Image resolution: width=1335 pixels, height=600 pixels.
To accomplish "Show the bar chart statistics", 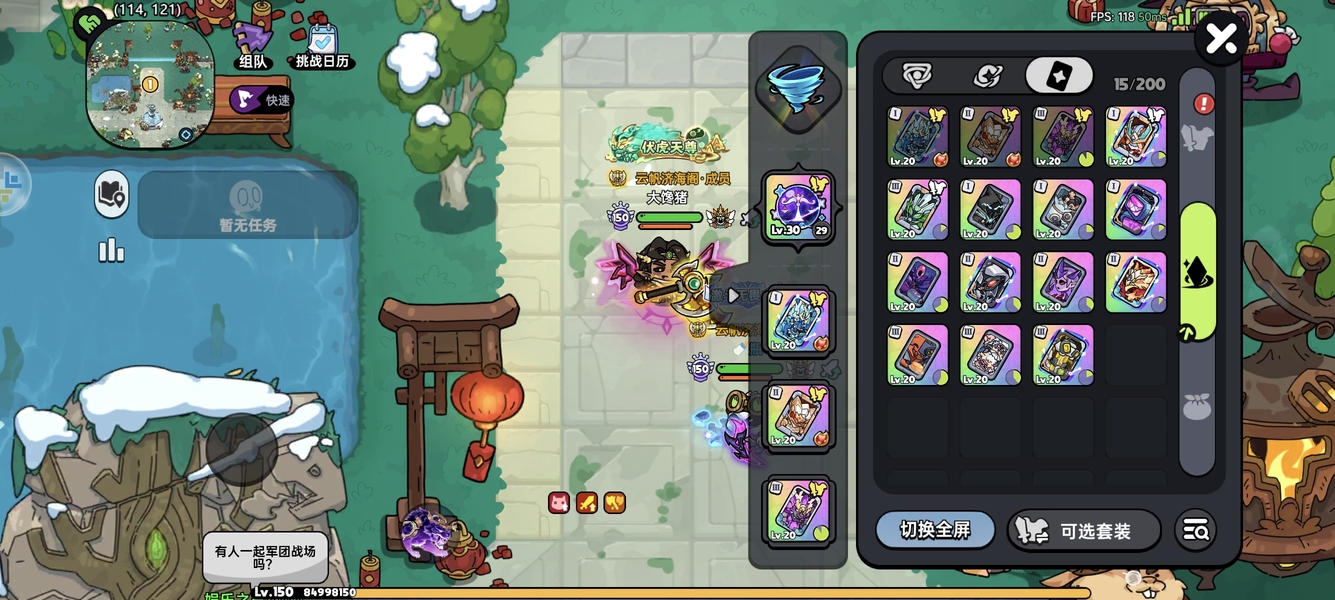I will pos(111,250).
